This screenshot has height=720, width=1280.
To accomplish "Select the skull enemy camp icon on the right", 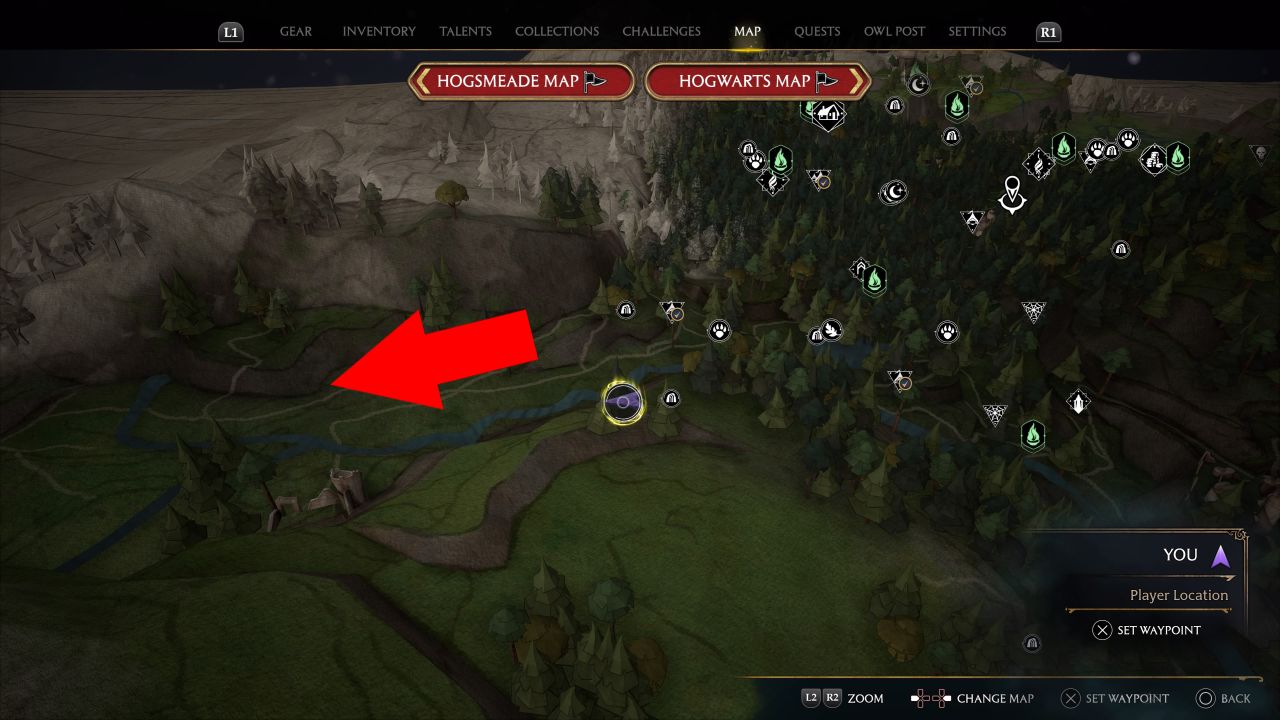I will click(1260, 152).
